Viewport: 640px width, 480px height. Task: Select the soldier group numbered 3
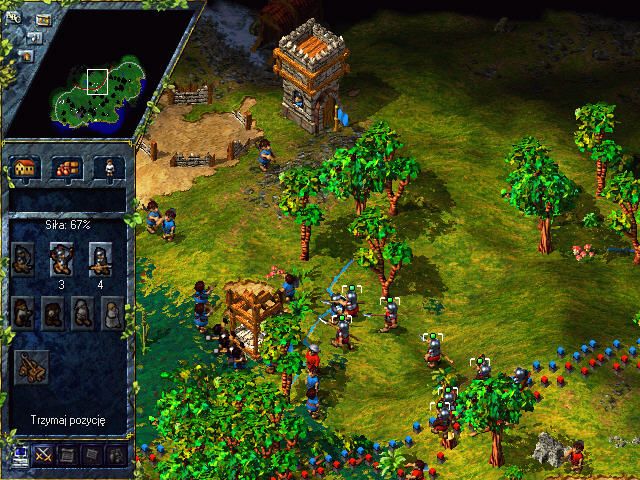pyautogui.click(x=62, y=259)
